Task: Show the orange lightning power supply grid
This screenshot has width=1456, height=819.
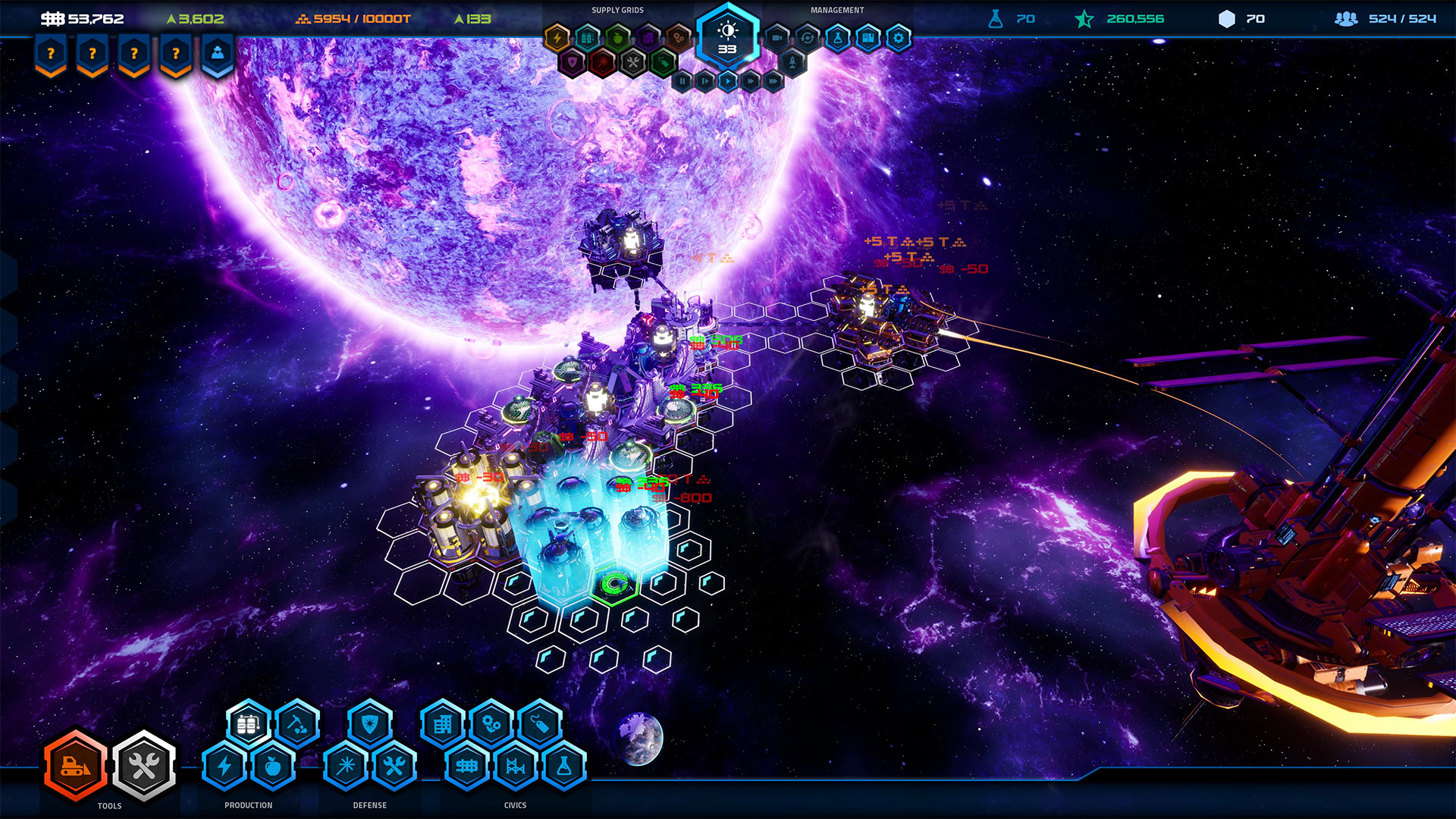Action: coord(557,37)
